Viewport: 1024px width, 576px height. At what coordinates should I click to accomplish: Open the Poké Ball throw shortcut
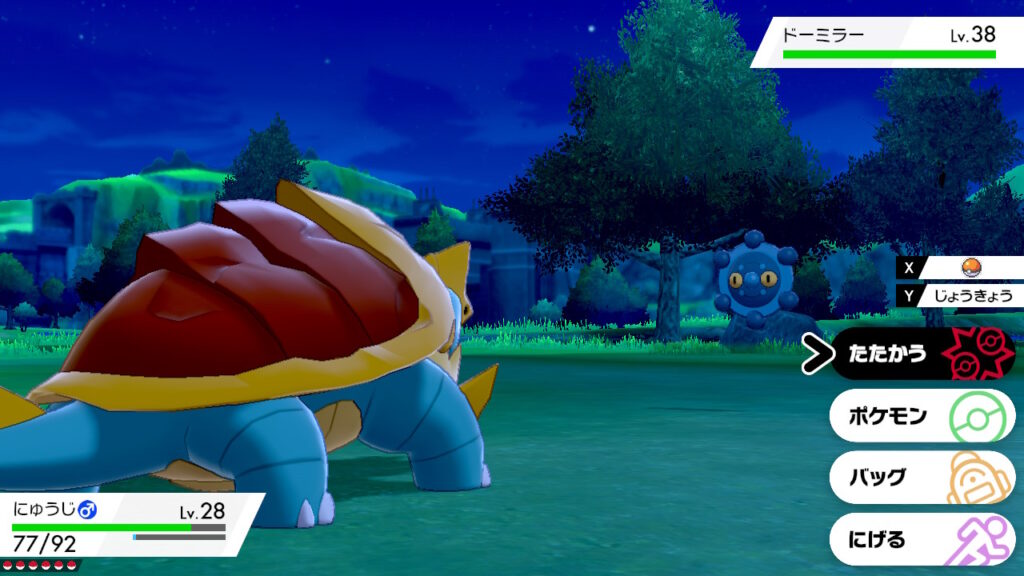tap(968, 267)
